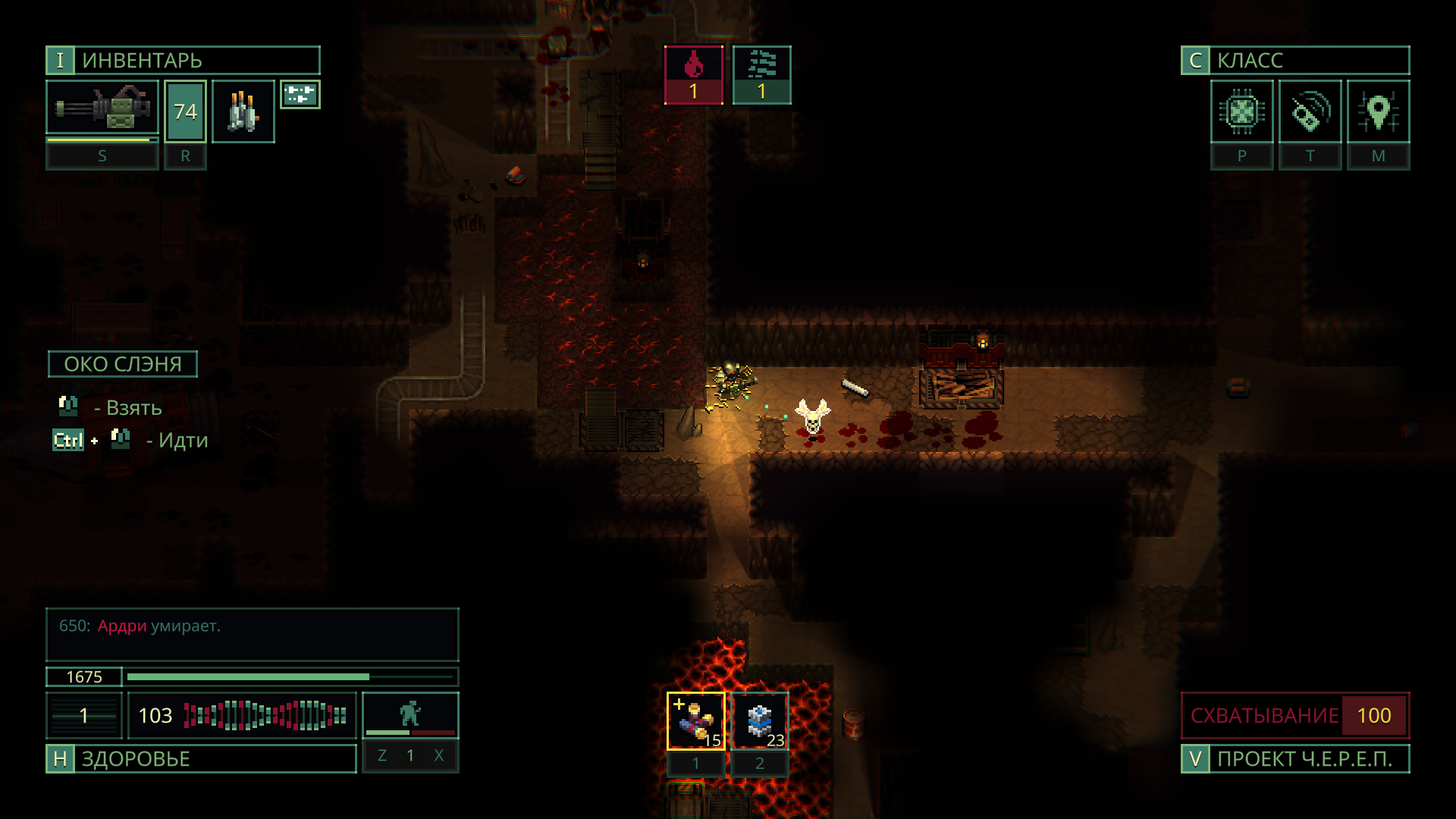Click the СХВАТЫВАНИЕ 100 indicator

[x=1294, y=715]
